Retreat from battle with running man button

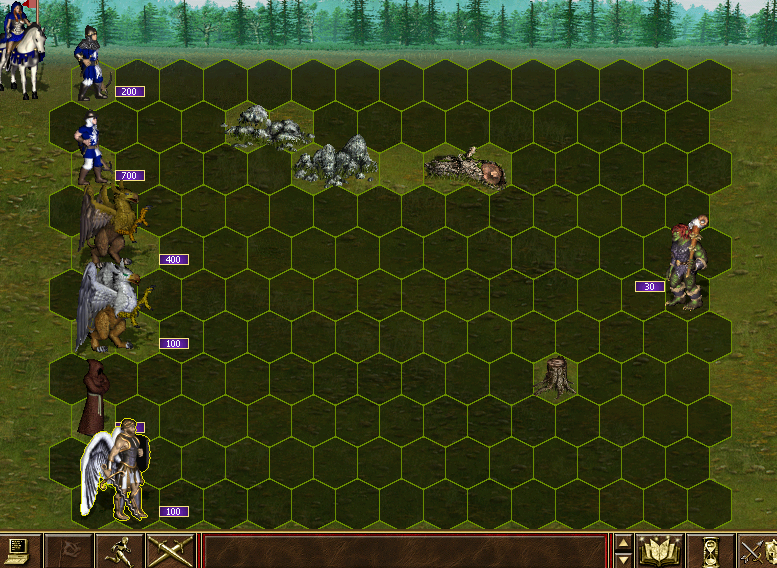click(x=119, y=550)
